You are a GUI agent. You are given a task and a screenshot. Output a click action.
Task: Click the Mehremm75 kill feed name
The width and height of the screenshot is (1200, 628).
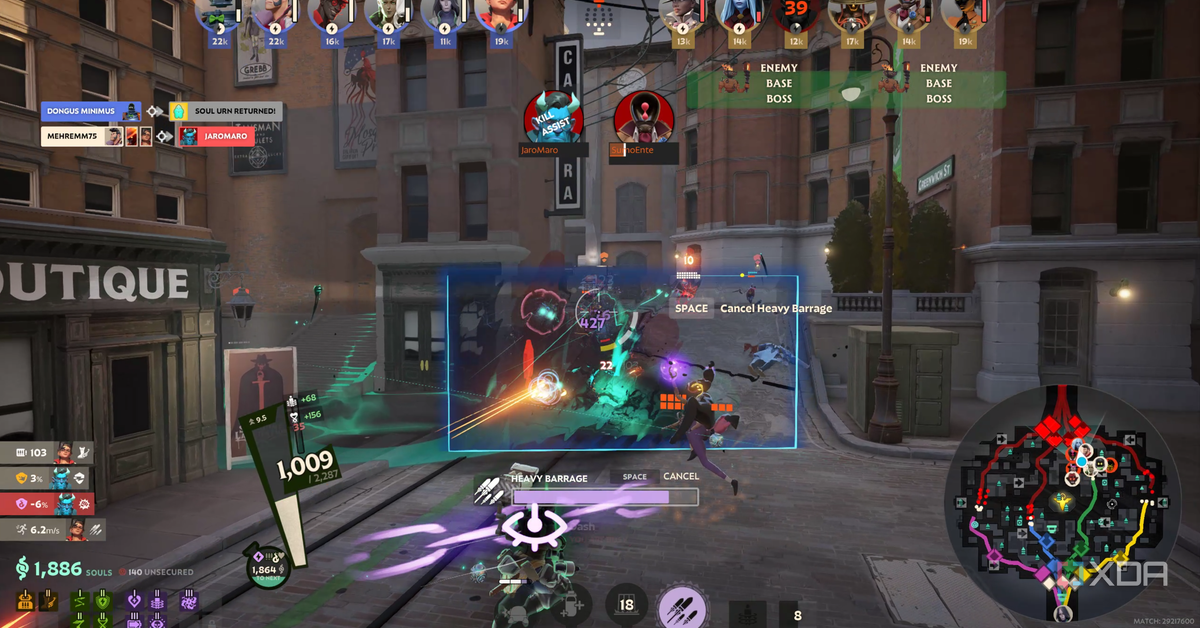click(72, 136)
